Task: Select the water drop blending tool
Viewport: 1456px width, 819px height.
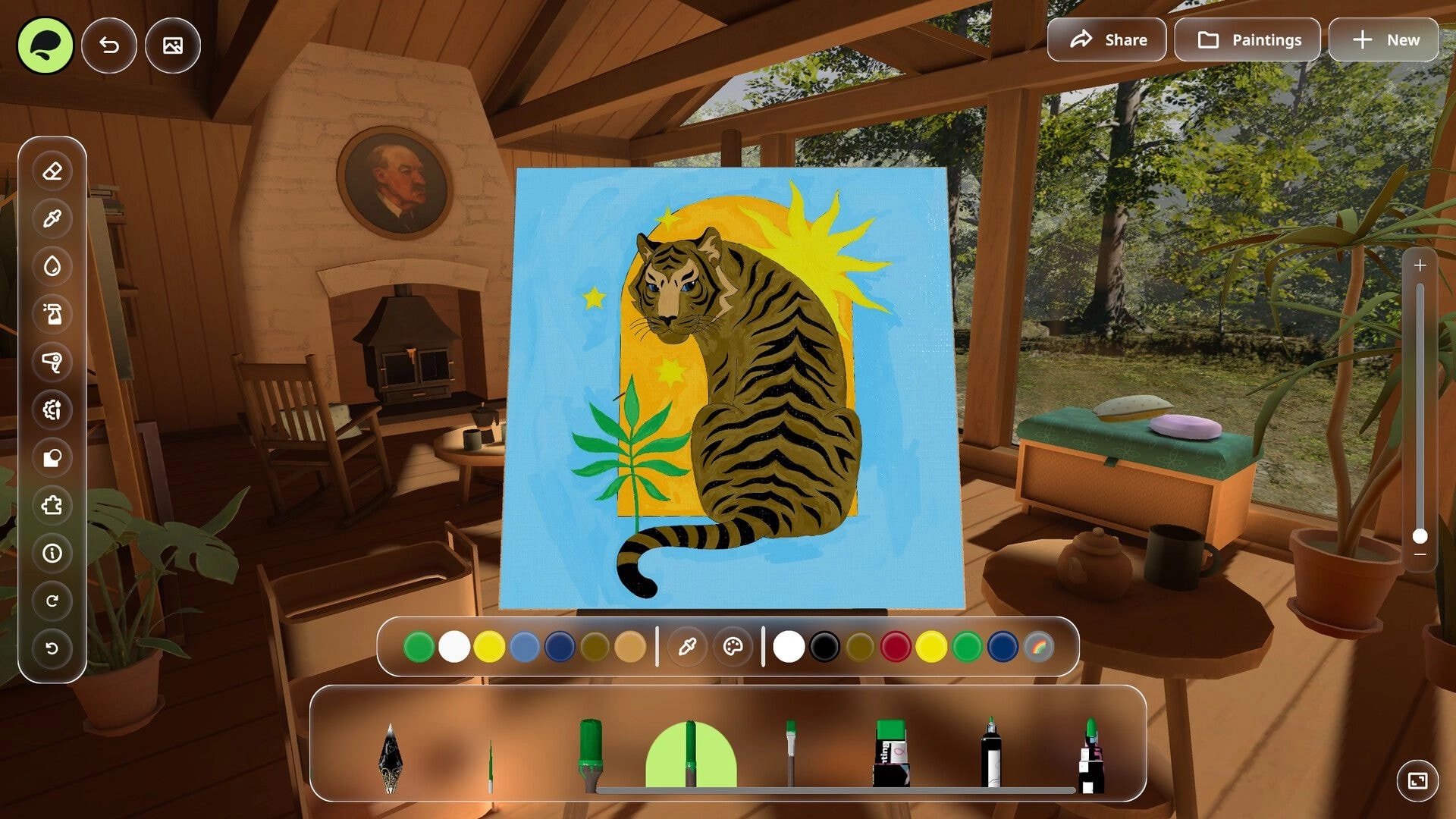Action: (x=52, y=266)
